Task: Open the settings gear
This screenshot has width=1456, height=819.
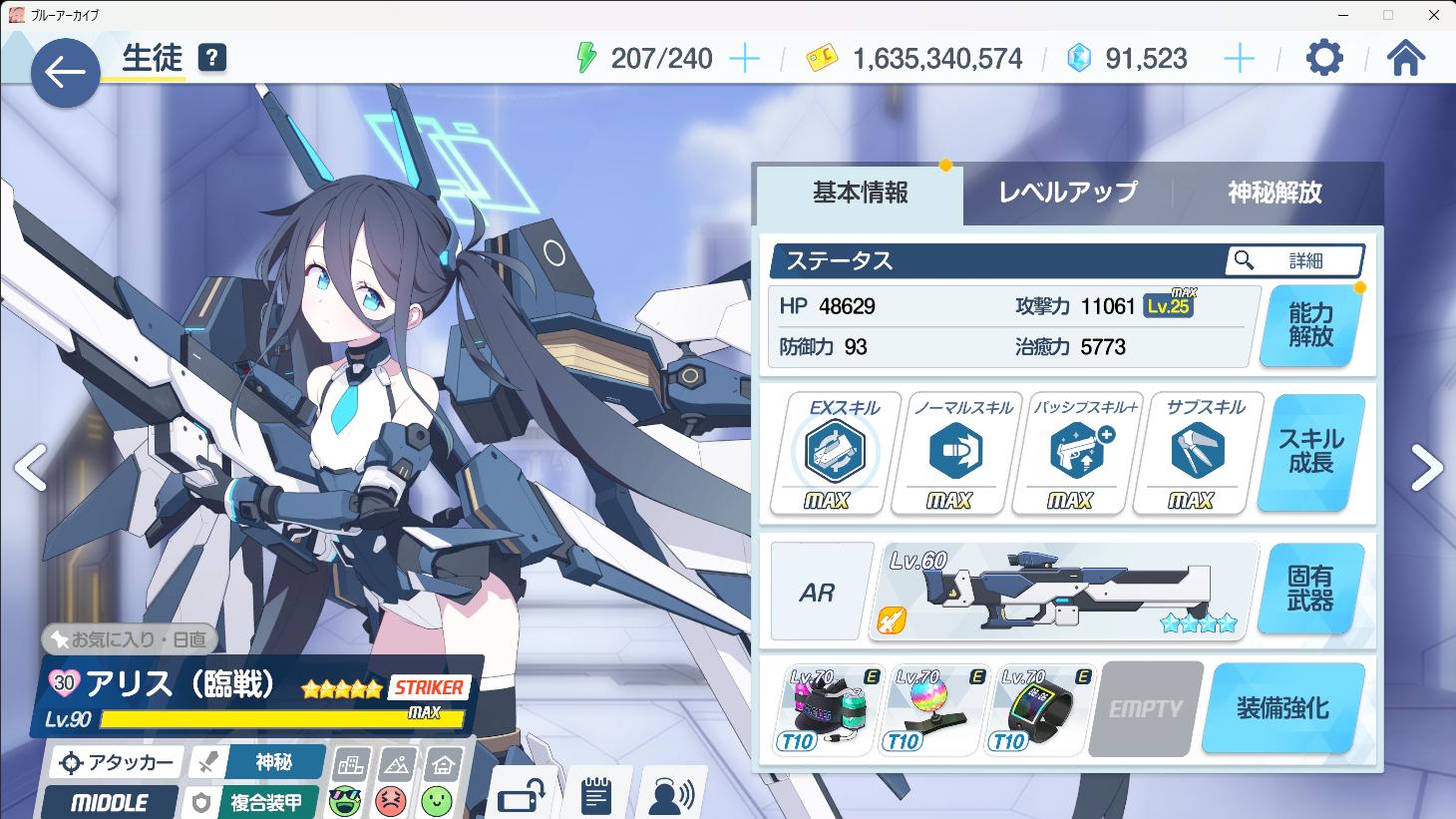Action: click(x=1324, y=59)
